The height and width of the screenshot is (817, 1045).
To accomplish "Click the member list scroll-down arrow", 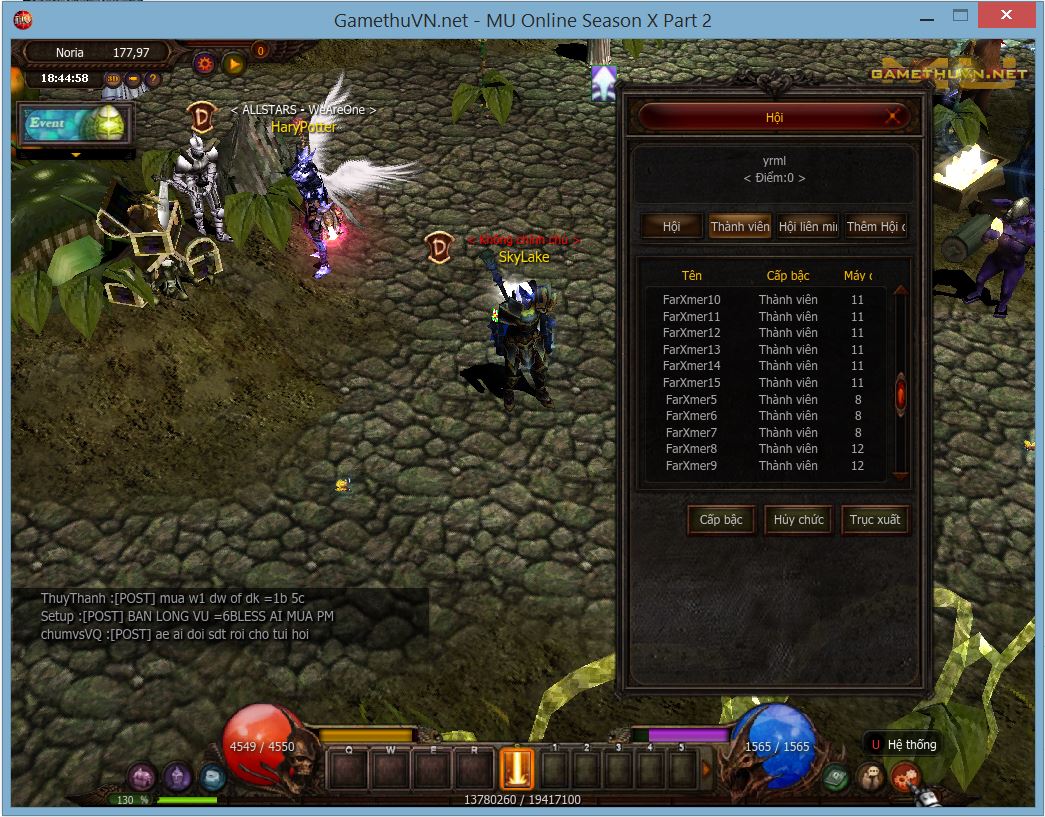I will [x=900, y=476].
